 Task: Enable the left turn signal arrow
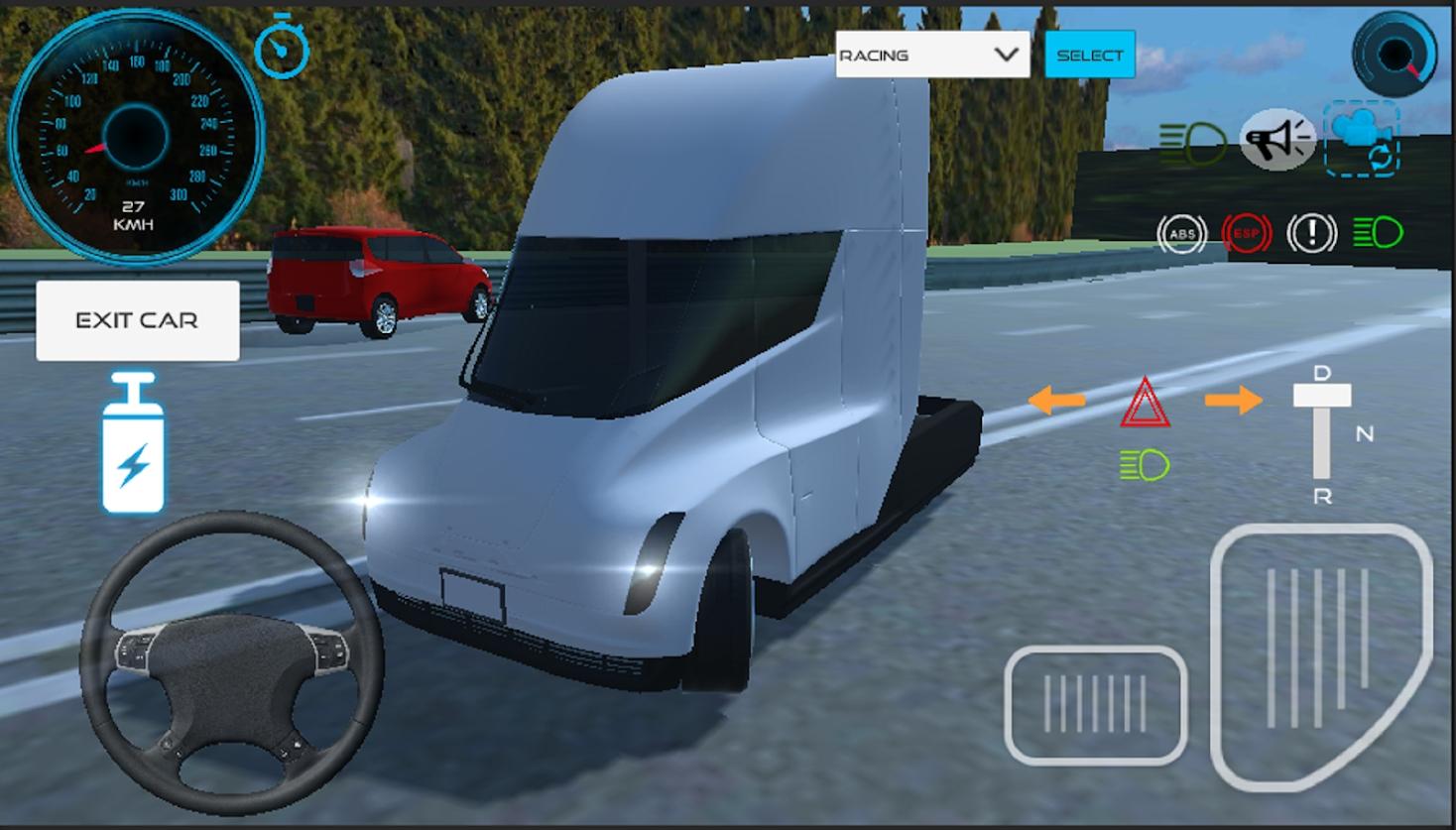click(1056, 400)
